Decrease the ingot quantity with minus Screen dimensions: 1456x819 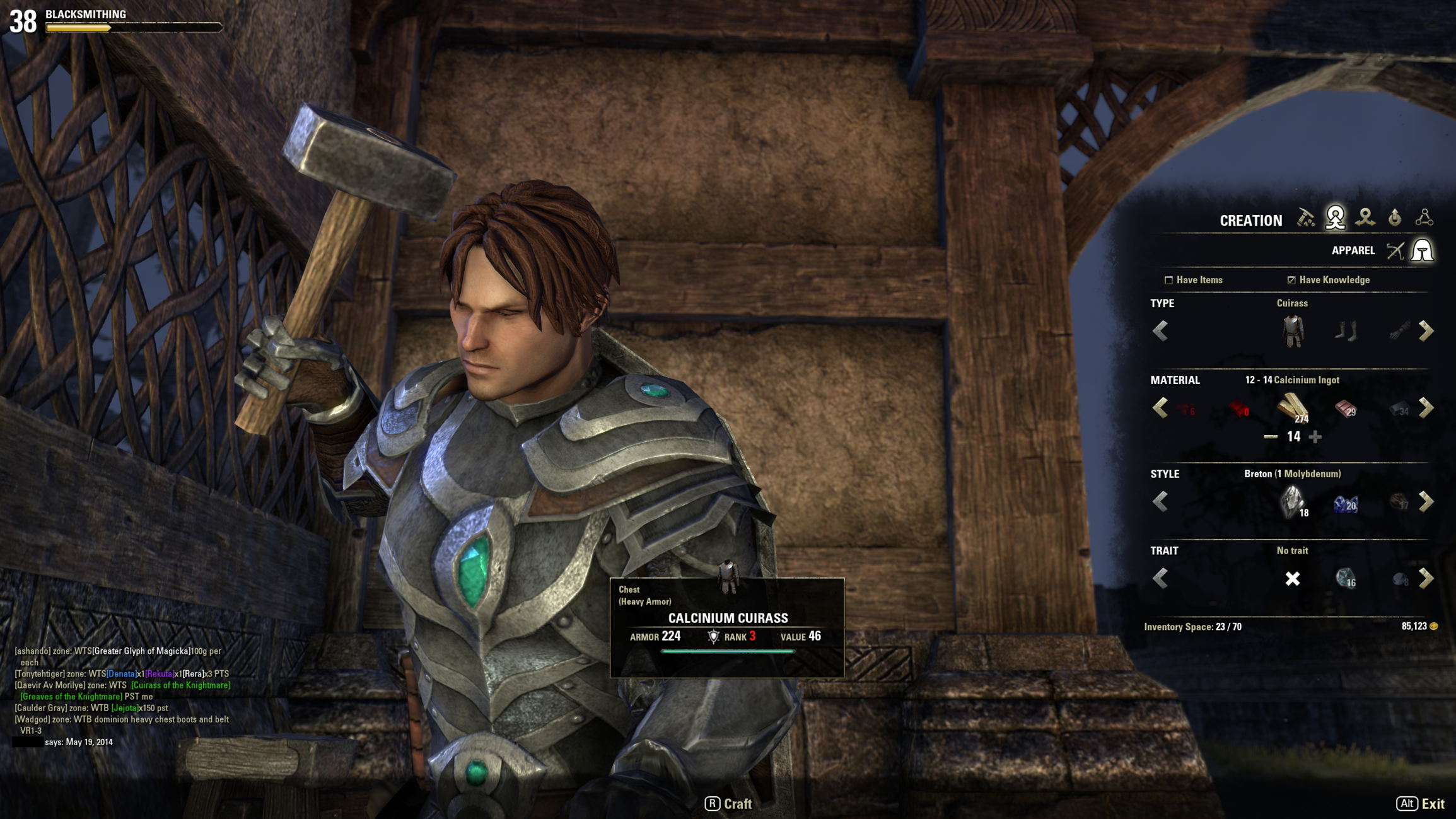click(x=1271, y=436)
